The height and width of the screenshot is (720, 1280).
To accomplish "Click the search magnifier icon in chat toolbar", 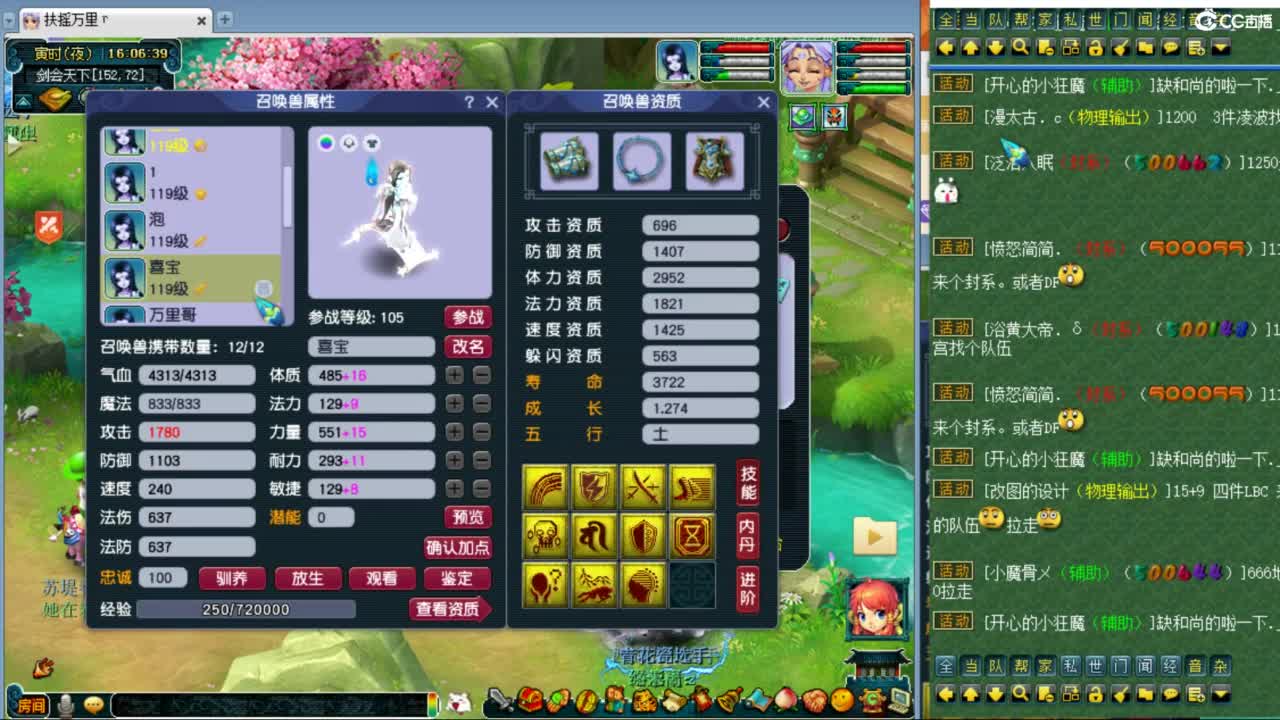I will point(1020,47).
